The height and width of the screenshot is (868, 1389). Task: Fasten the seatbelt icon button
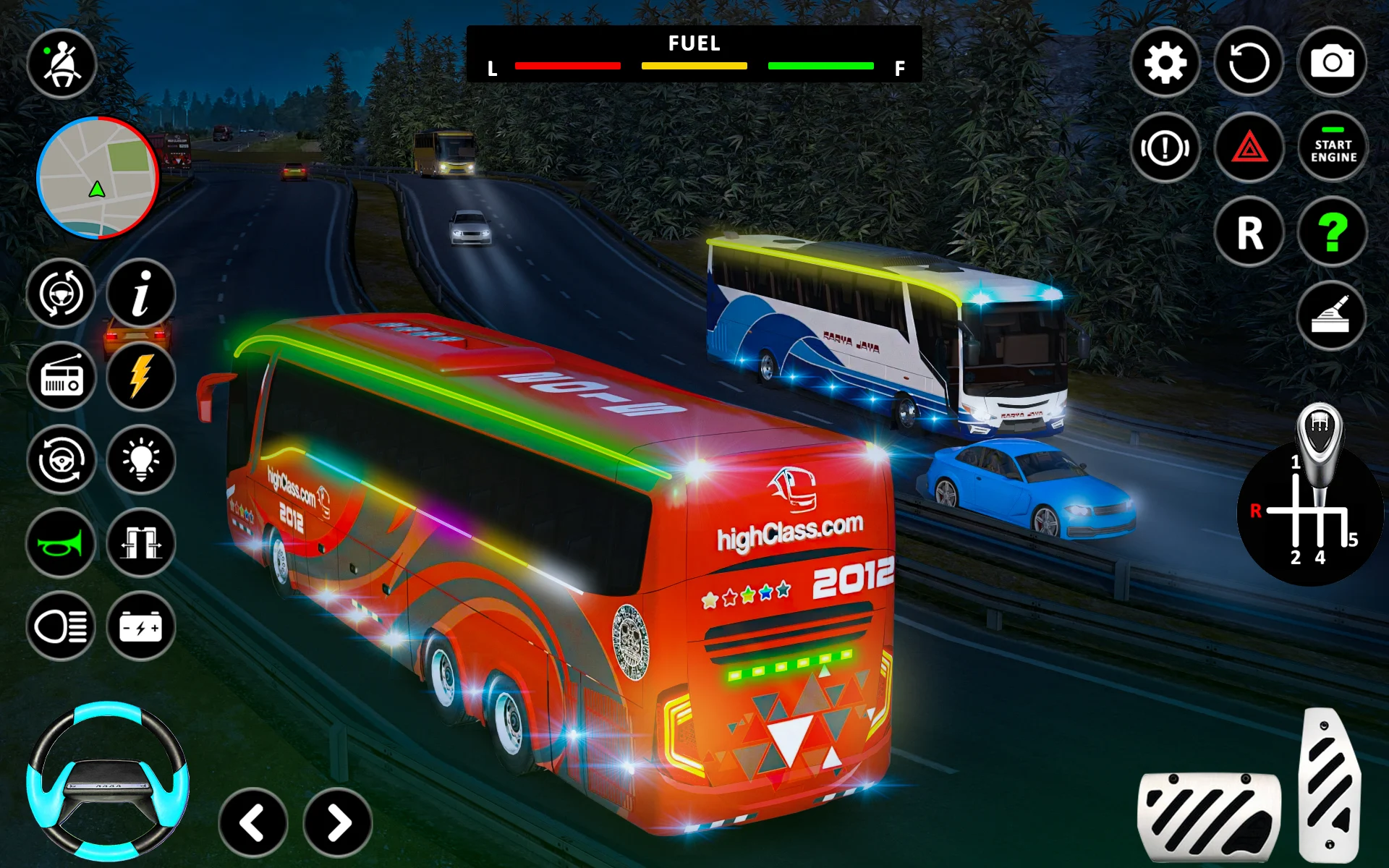[x=61, y=64]
